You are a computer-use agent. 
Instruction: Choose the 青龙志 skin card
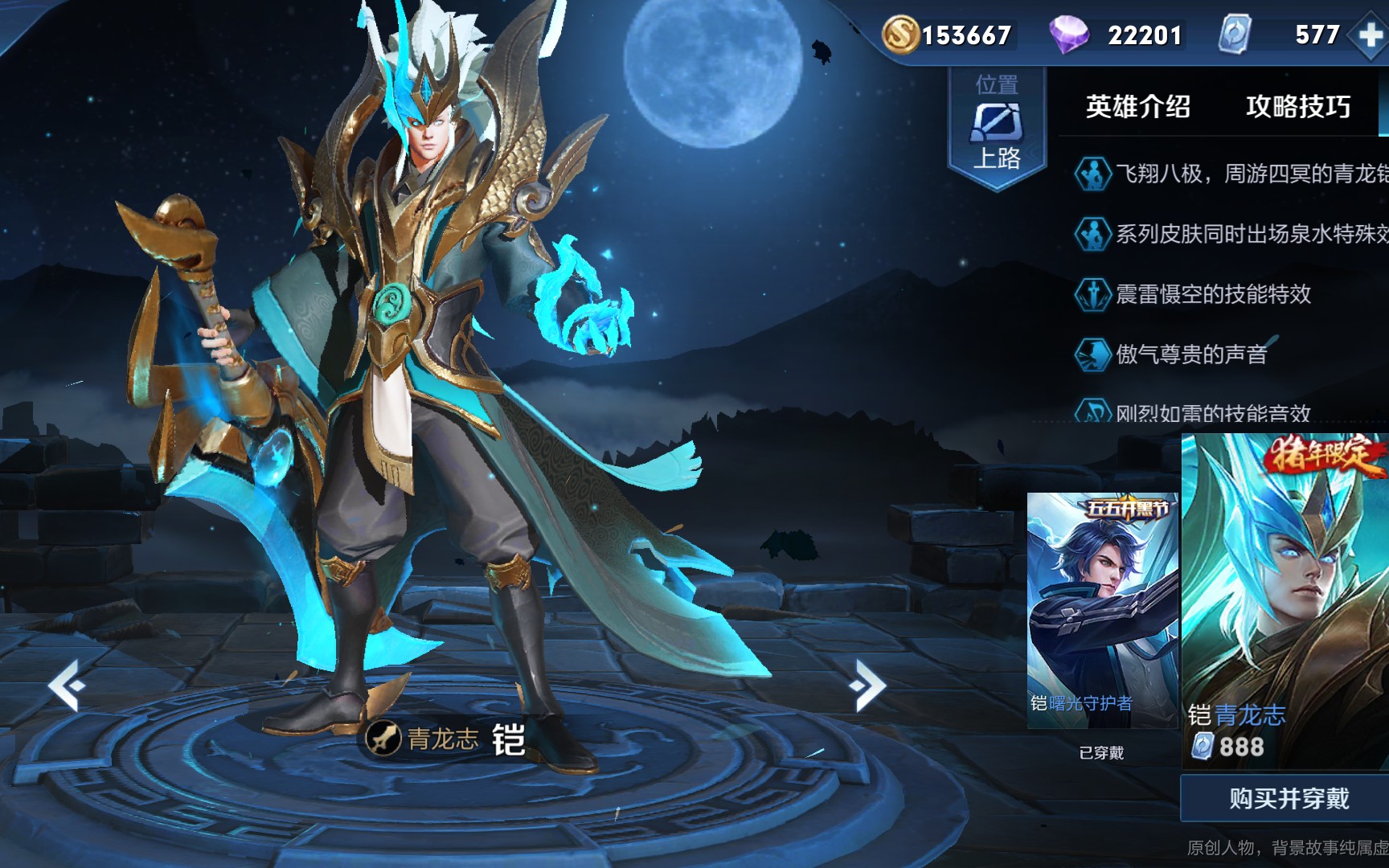[x=1286, y=599]
